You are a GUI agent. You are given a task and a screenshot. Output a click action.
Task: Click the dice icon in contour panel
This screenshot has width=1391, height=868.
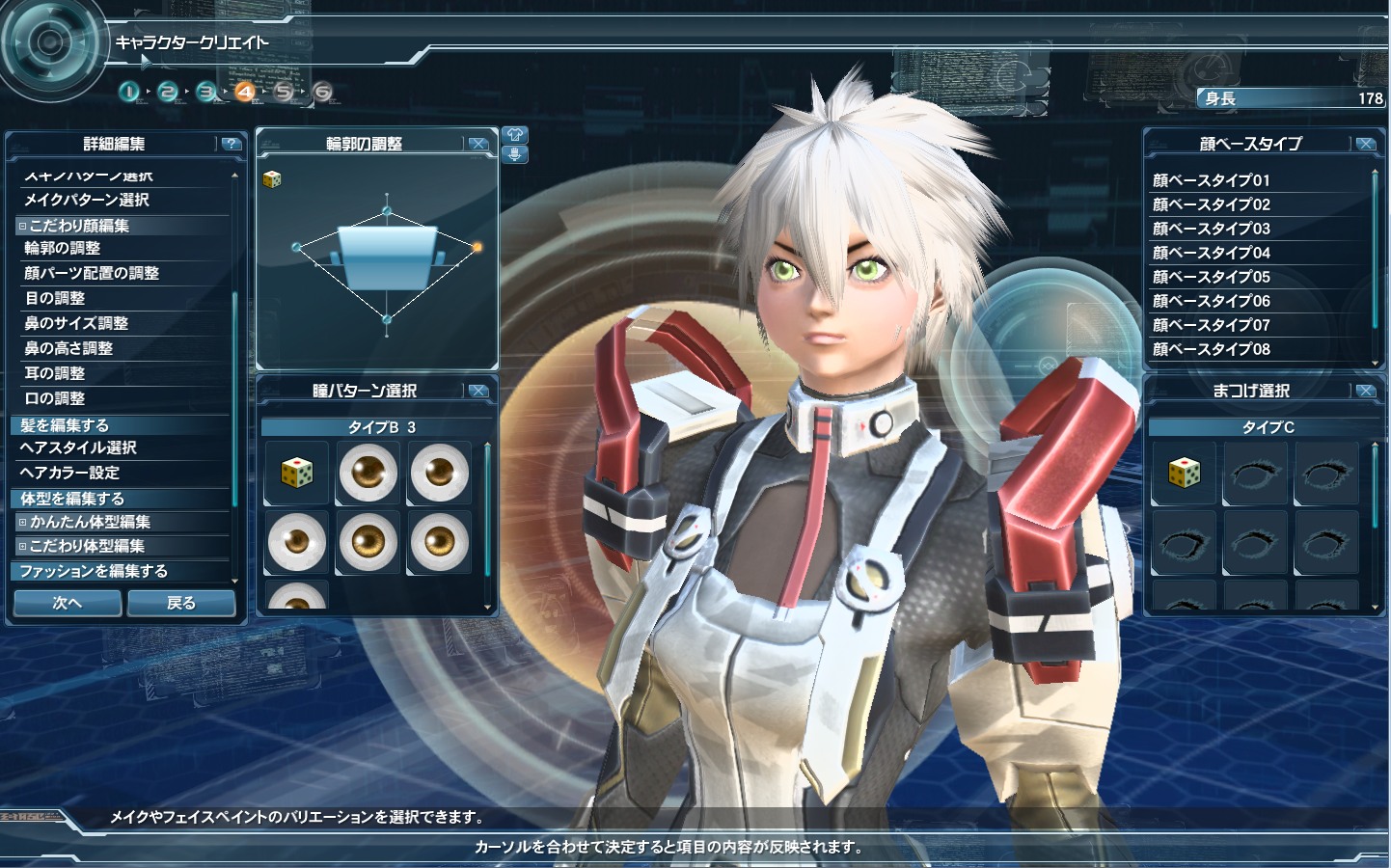click(272, 179)
